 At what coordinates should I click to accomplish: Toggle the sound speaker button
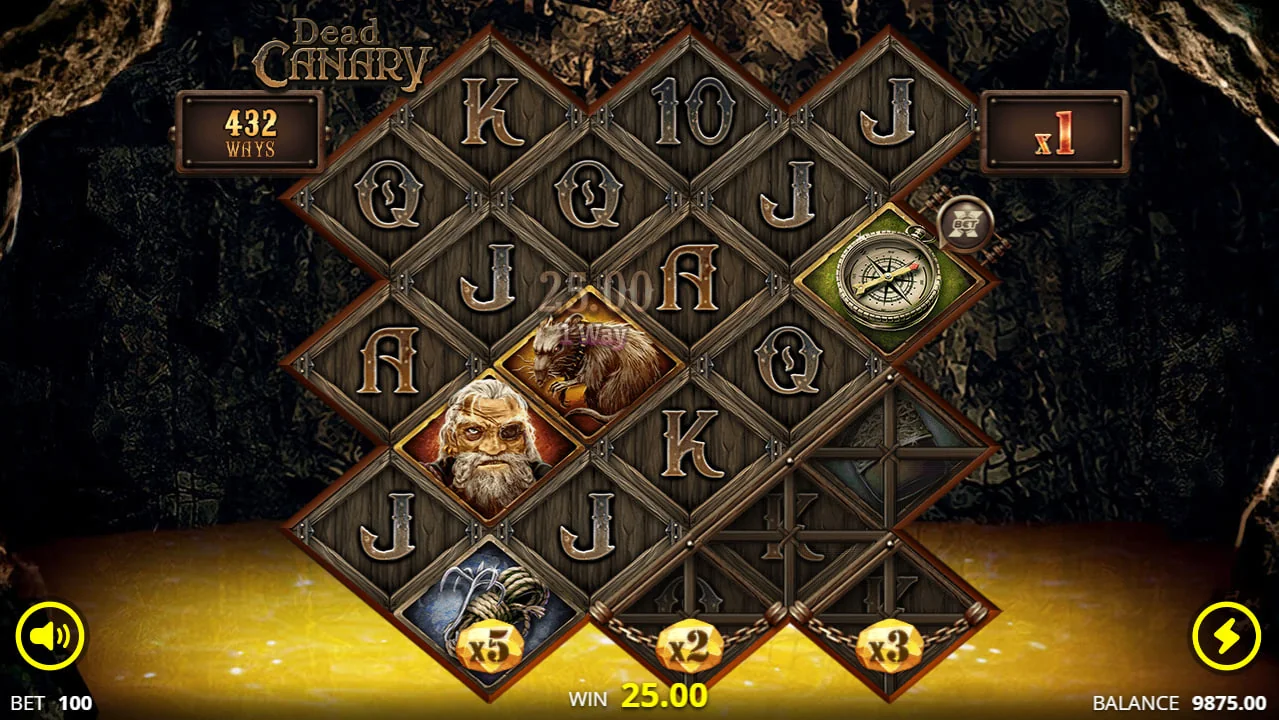click(x=50, y=637)
